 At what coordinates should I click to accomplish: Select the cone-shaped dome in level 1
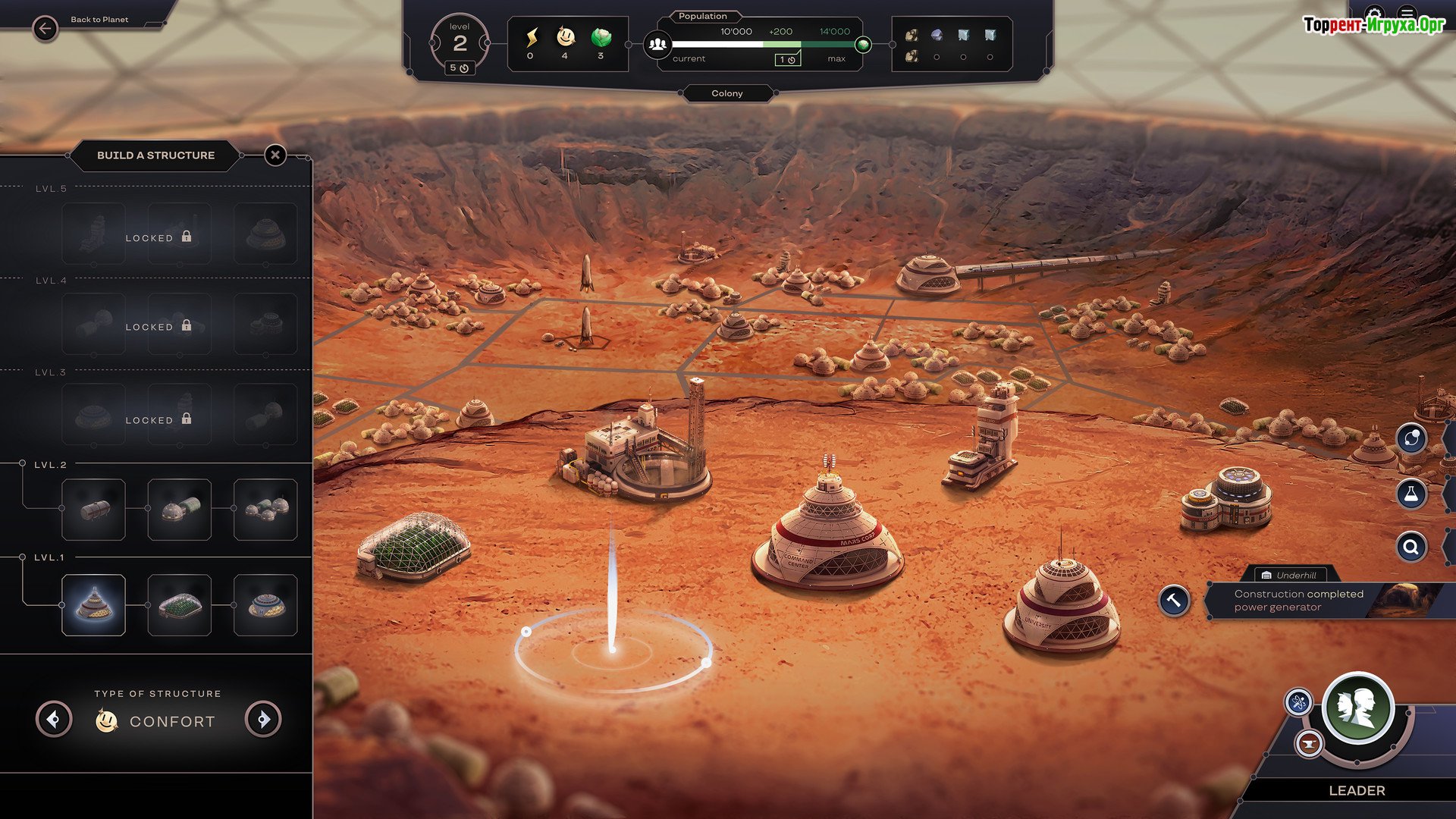point(93,605)
